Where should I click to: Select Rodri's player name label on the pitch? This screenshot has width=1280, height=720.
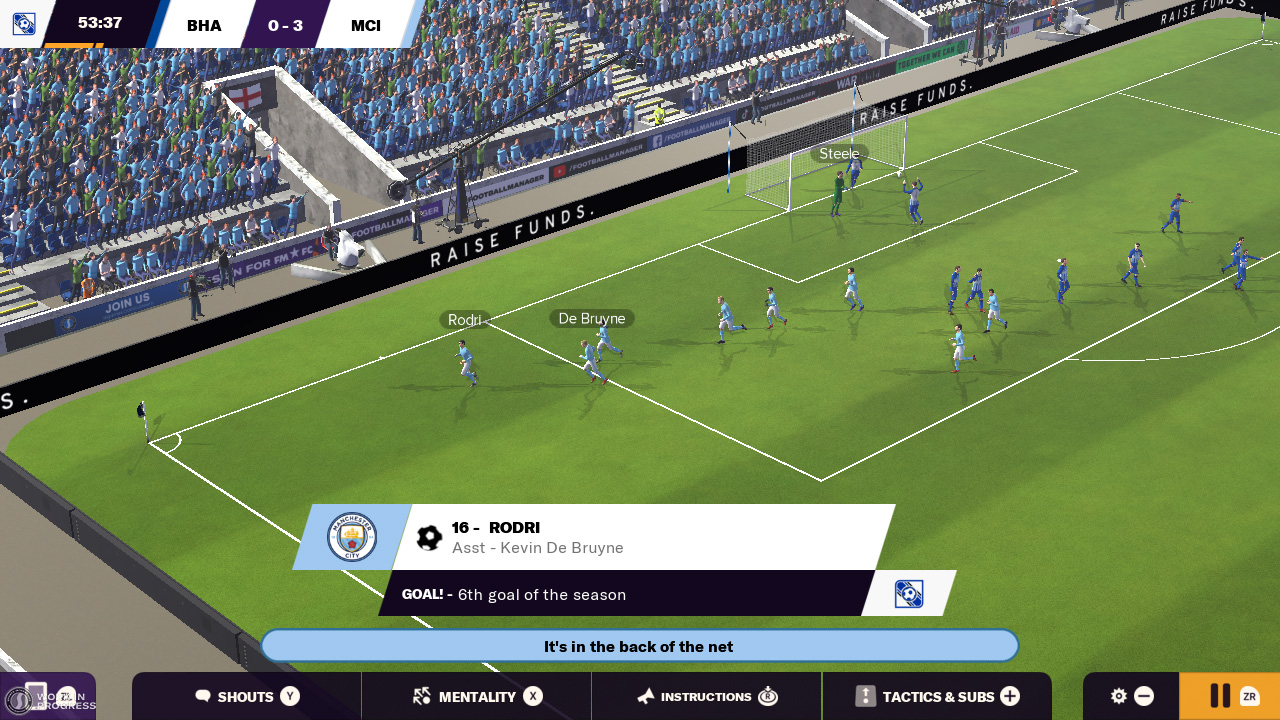point(465,319)
